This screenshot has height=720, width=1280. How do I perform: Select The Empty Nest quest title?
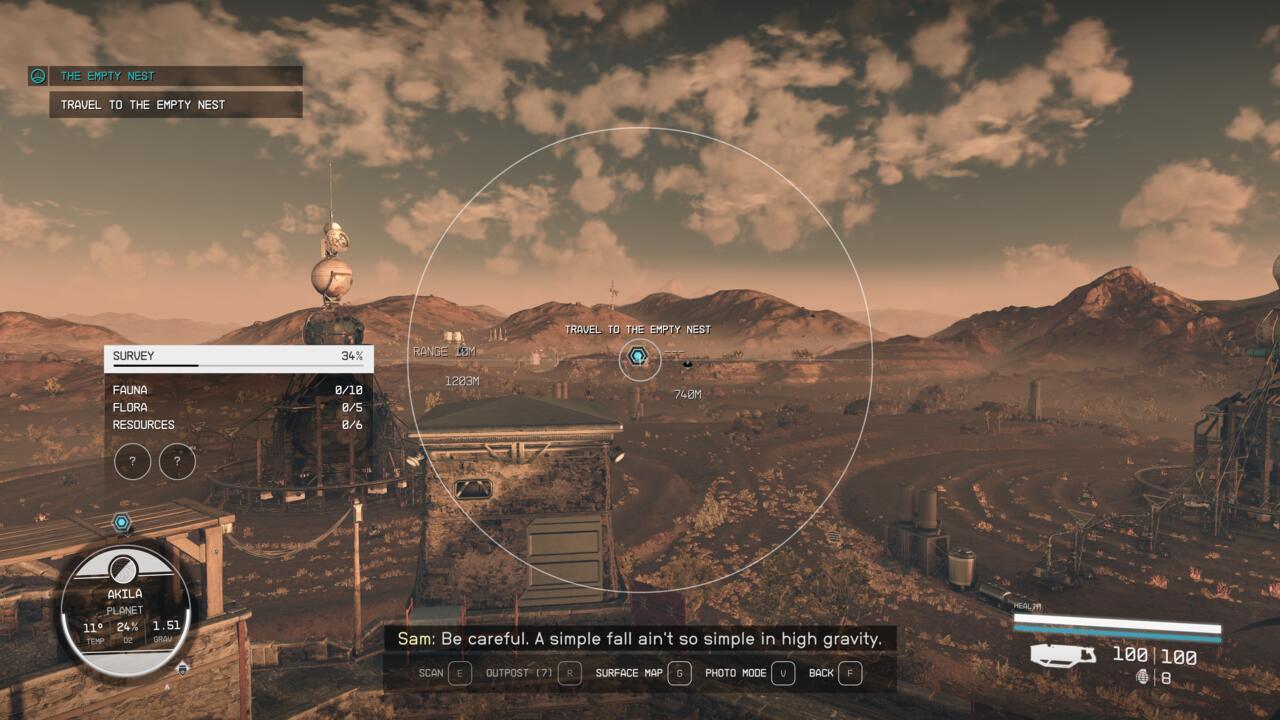coord(107,76)
